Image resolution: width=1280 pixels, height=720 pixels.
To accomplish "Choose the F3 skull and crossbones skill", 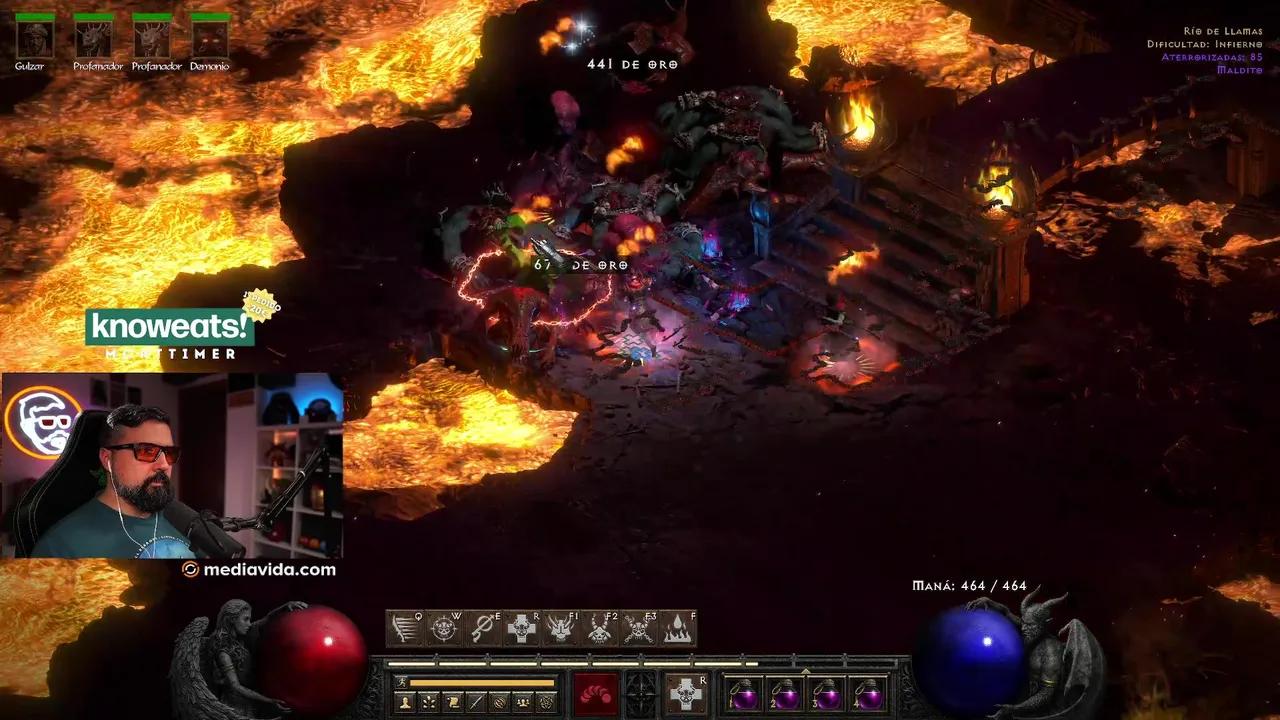I will [640, 628].
